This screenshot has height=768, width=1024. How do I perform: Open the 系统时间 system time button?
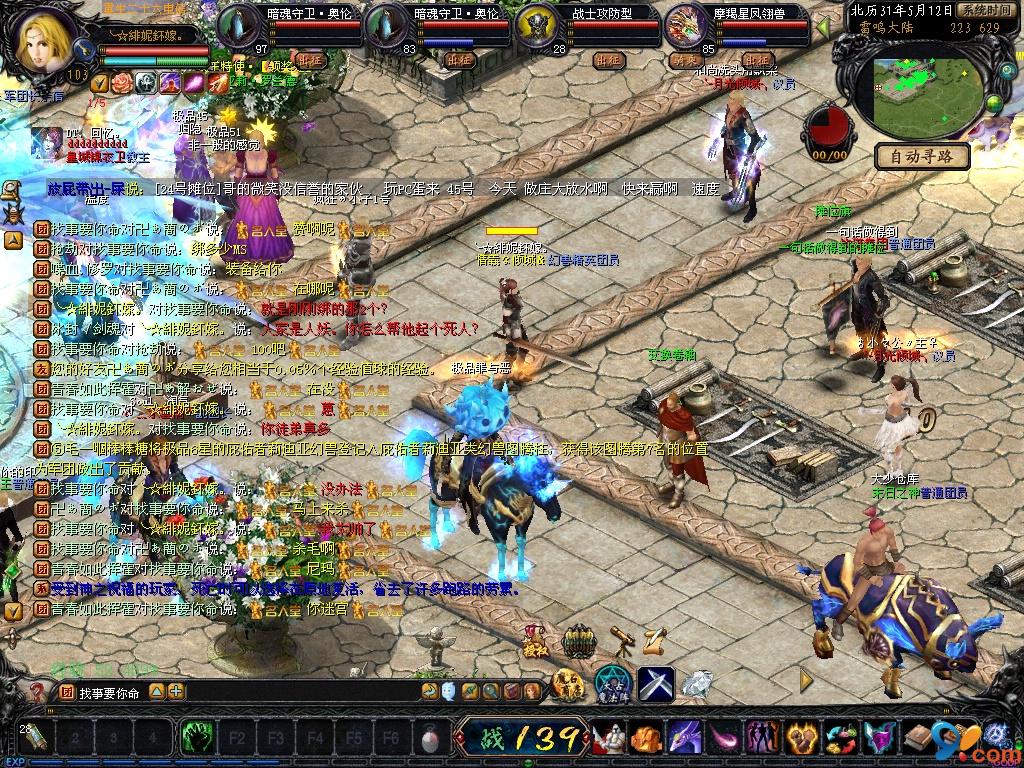tap(985, 9)
